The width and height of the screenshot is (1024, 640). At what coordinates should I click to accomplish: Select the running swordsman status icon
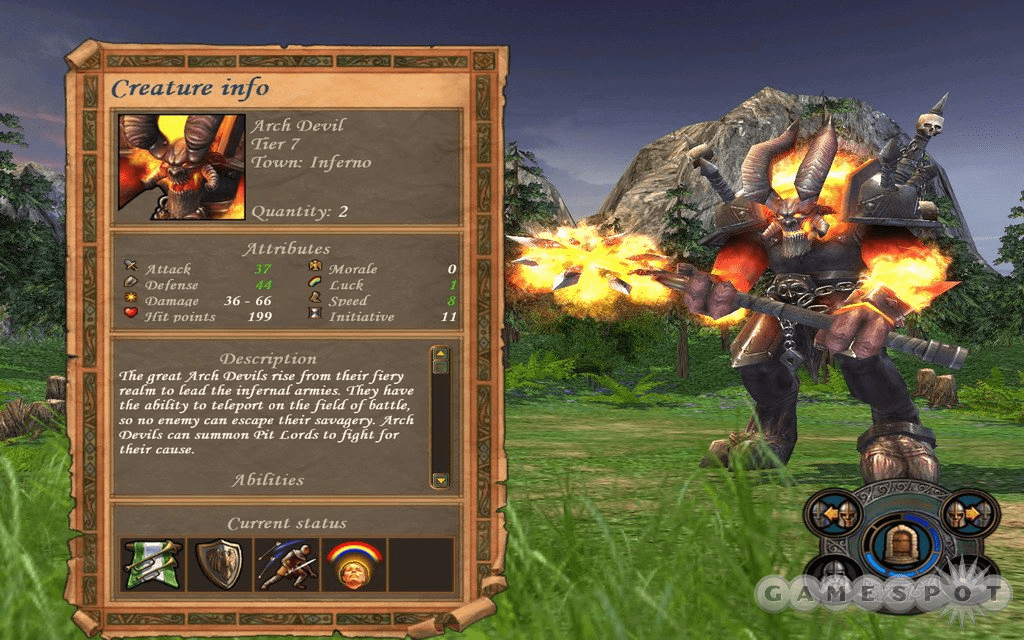(x=287, y=564)
